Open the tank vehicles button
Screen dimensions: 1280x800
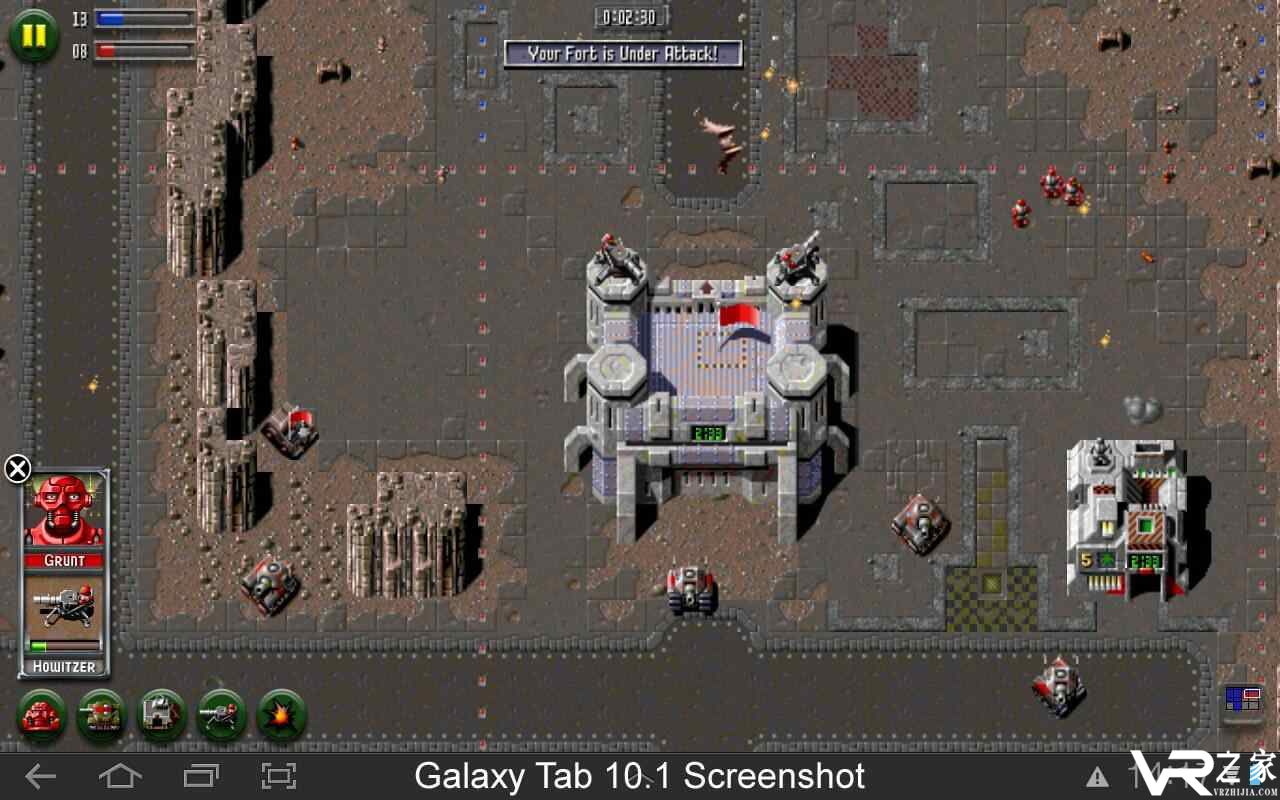(102, 715)
